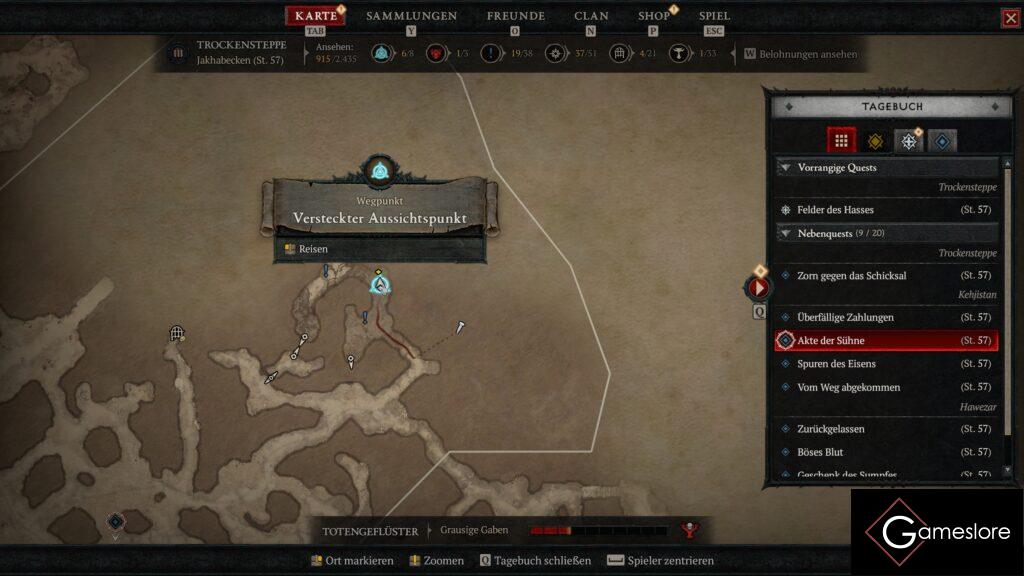This screenshot has height=576, width=1024.
Task: Collapse the Vorrangige Quests section
Action: (x=786, y=168)
